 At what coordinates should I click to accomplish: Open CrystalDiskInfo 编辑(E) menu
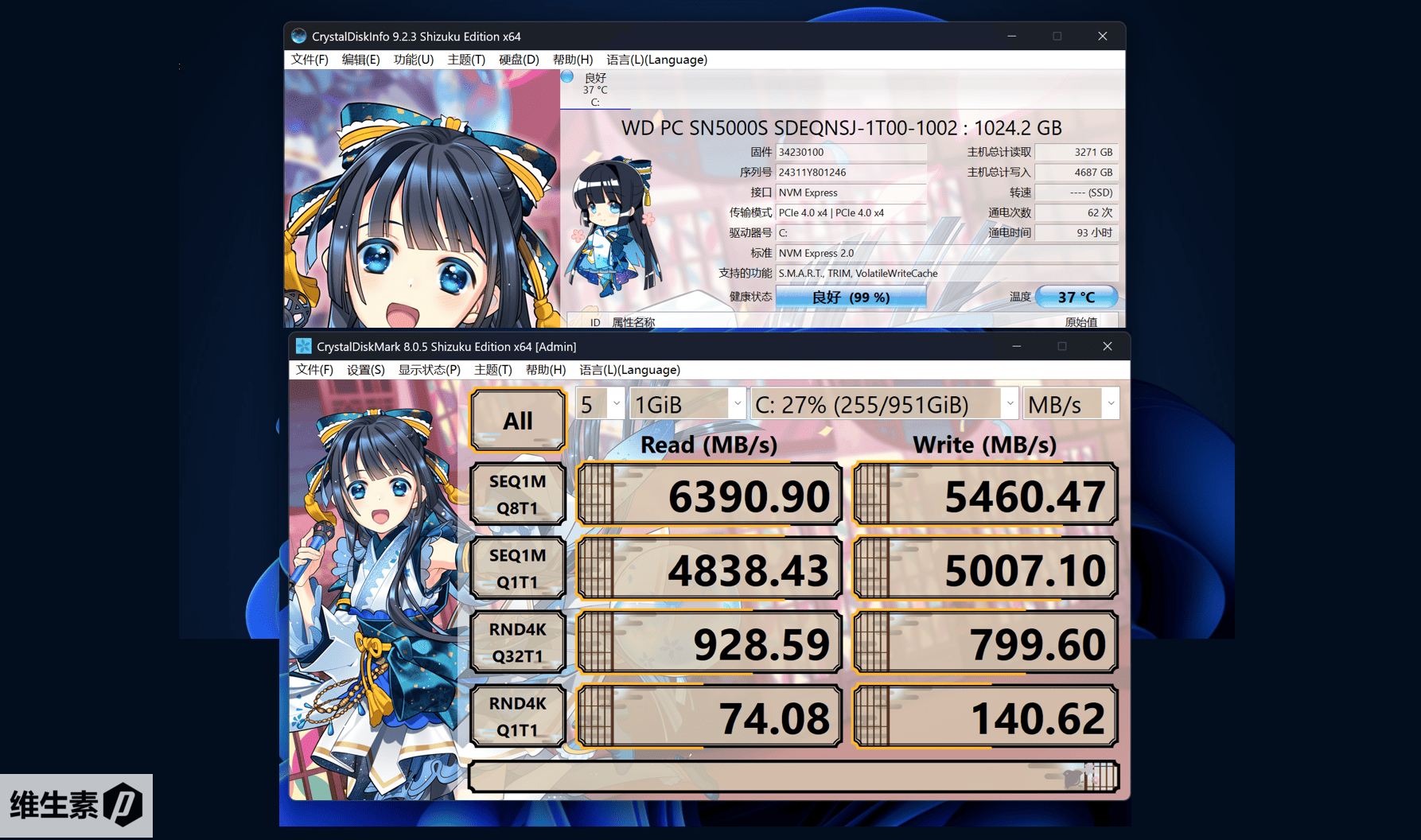pos(360,60)
